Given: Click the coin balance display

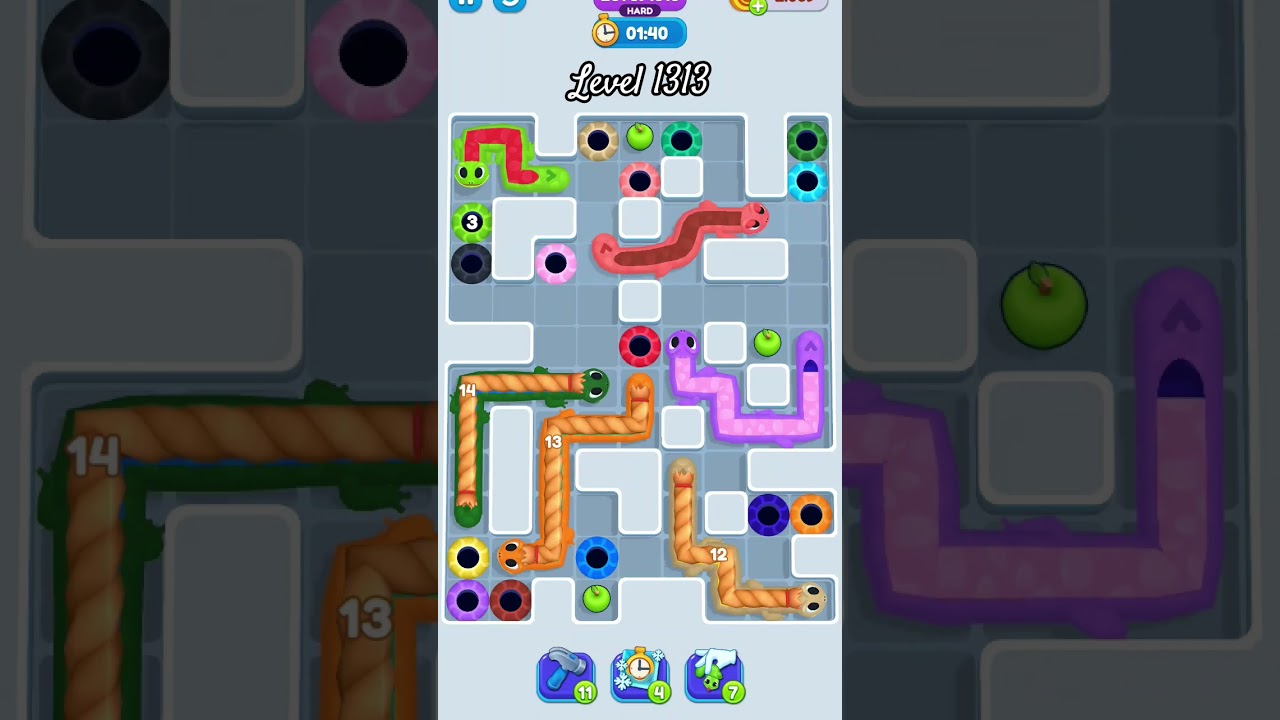Looking at the screenshot, I should point(795,4).
